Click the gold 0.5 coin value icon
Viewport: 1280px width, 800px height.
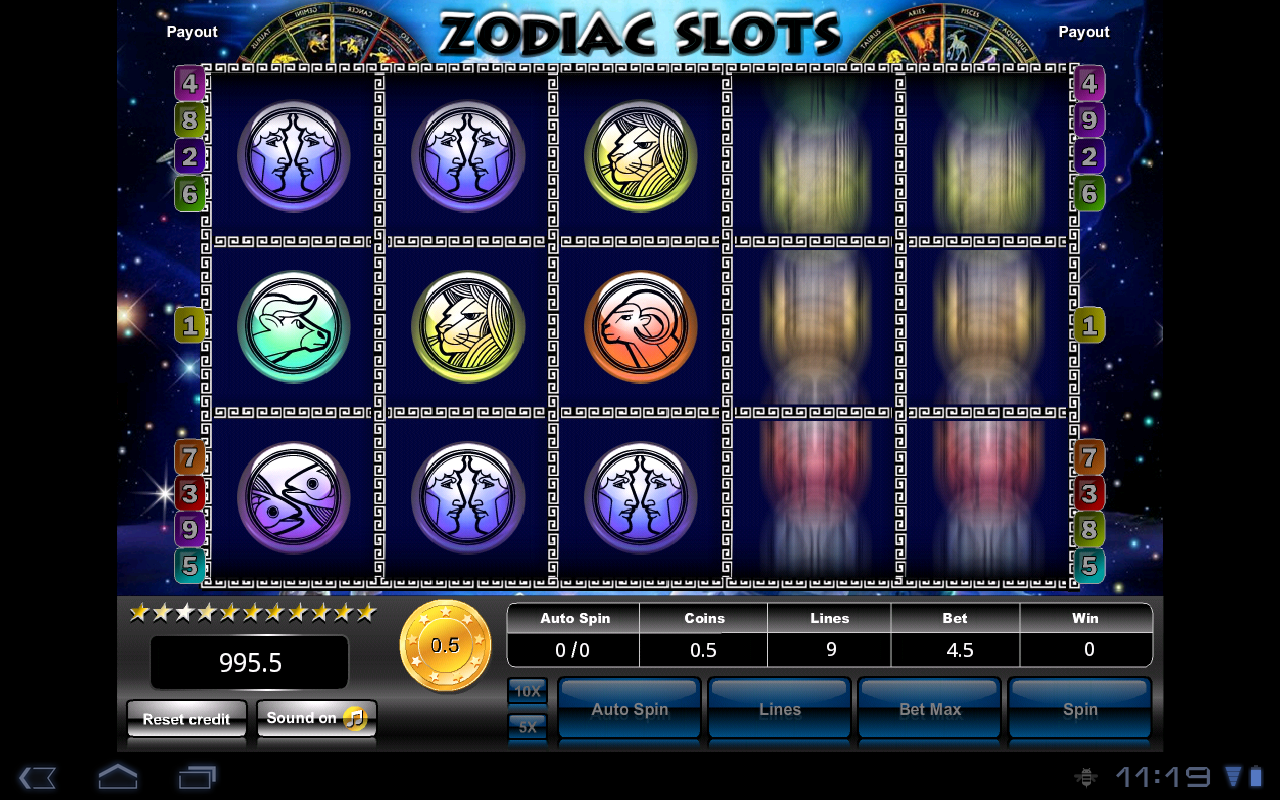tap(445, 644)
